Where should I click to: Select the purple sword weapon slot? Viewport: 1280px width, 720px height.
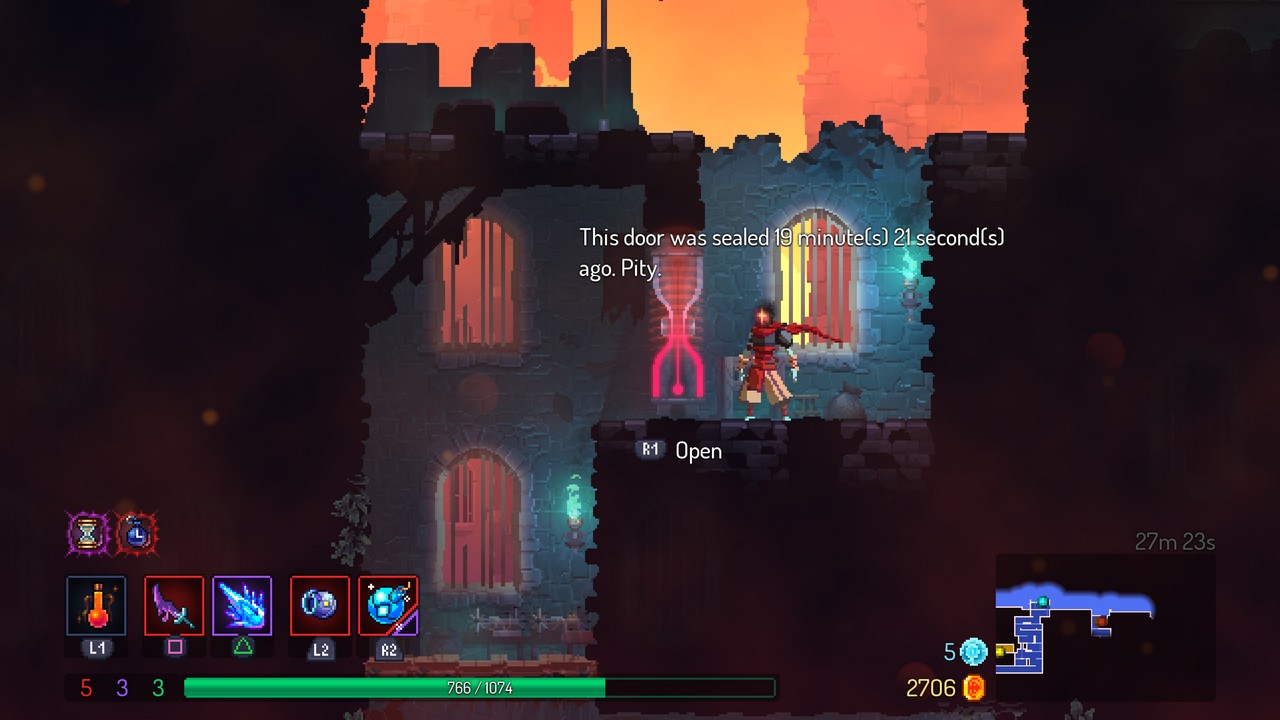(x=174, y=605)
